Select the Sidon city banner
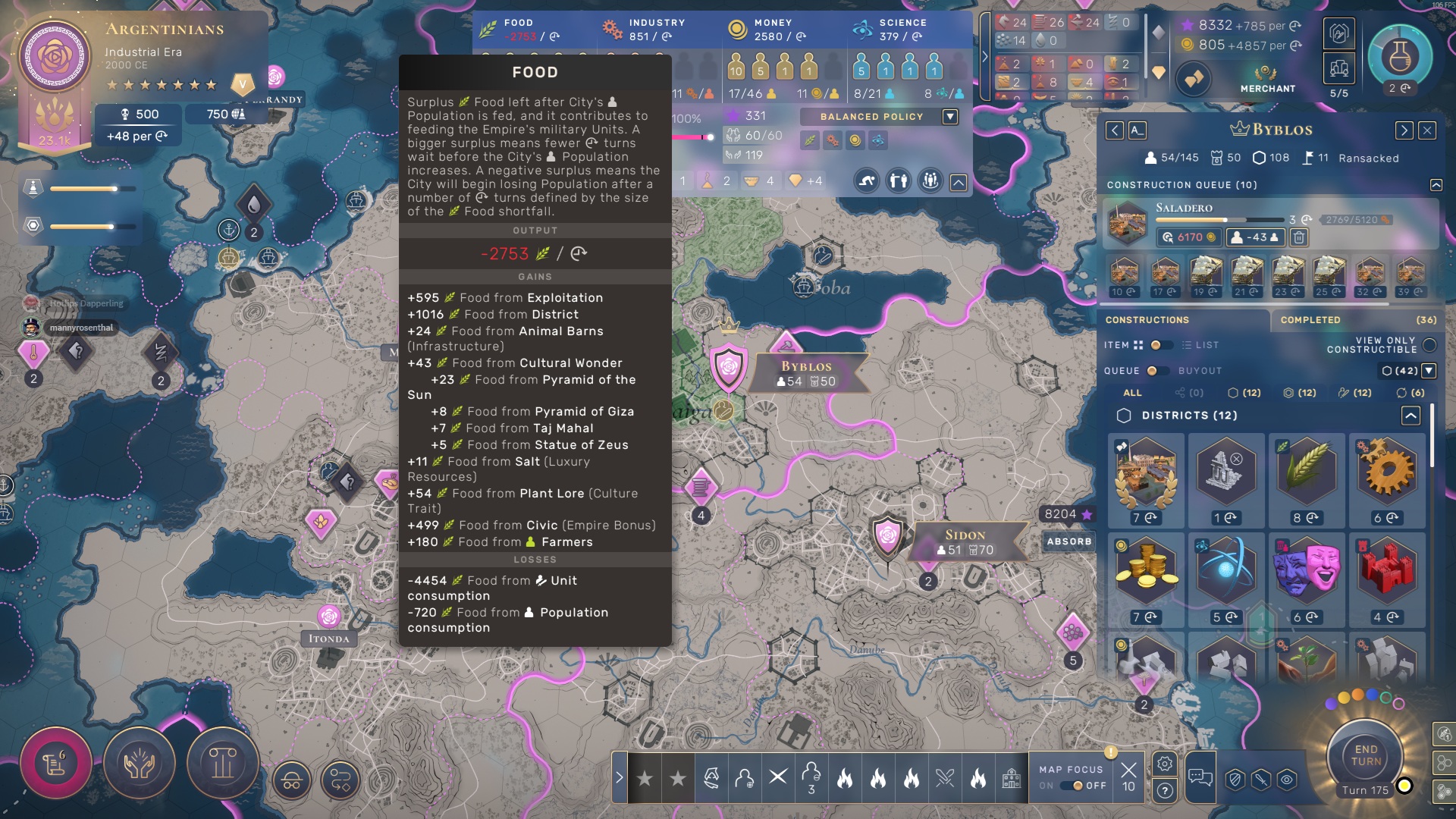The image size is (1456, 819). [965, 542]
